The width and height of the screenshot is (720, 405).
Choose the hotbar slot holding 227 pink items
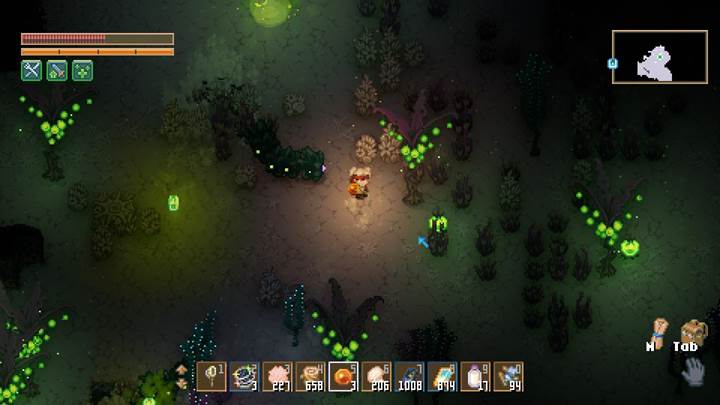[x=277, y=376]
